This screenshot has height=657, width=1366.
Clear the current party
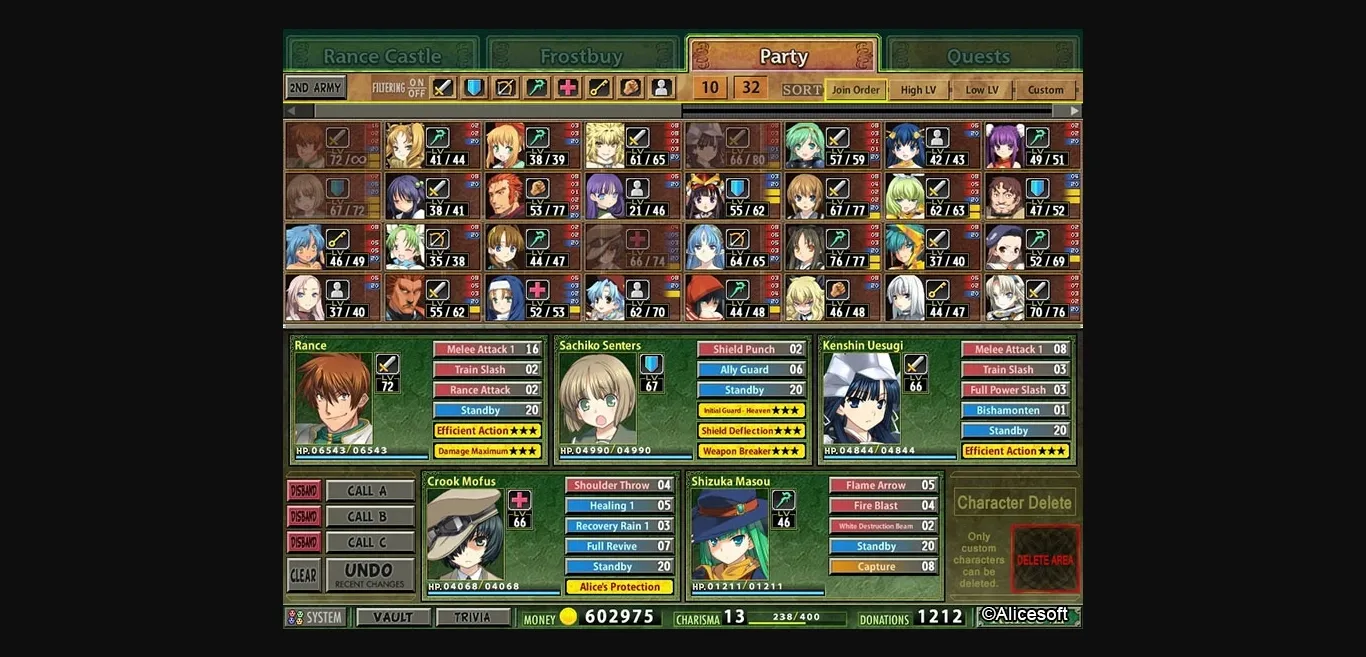[303, 575]
